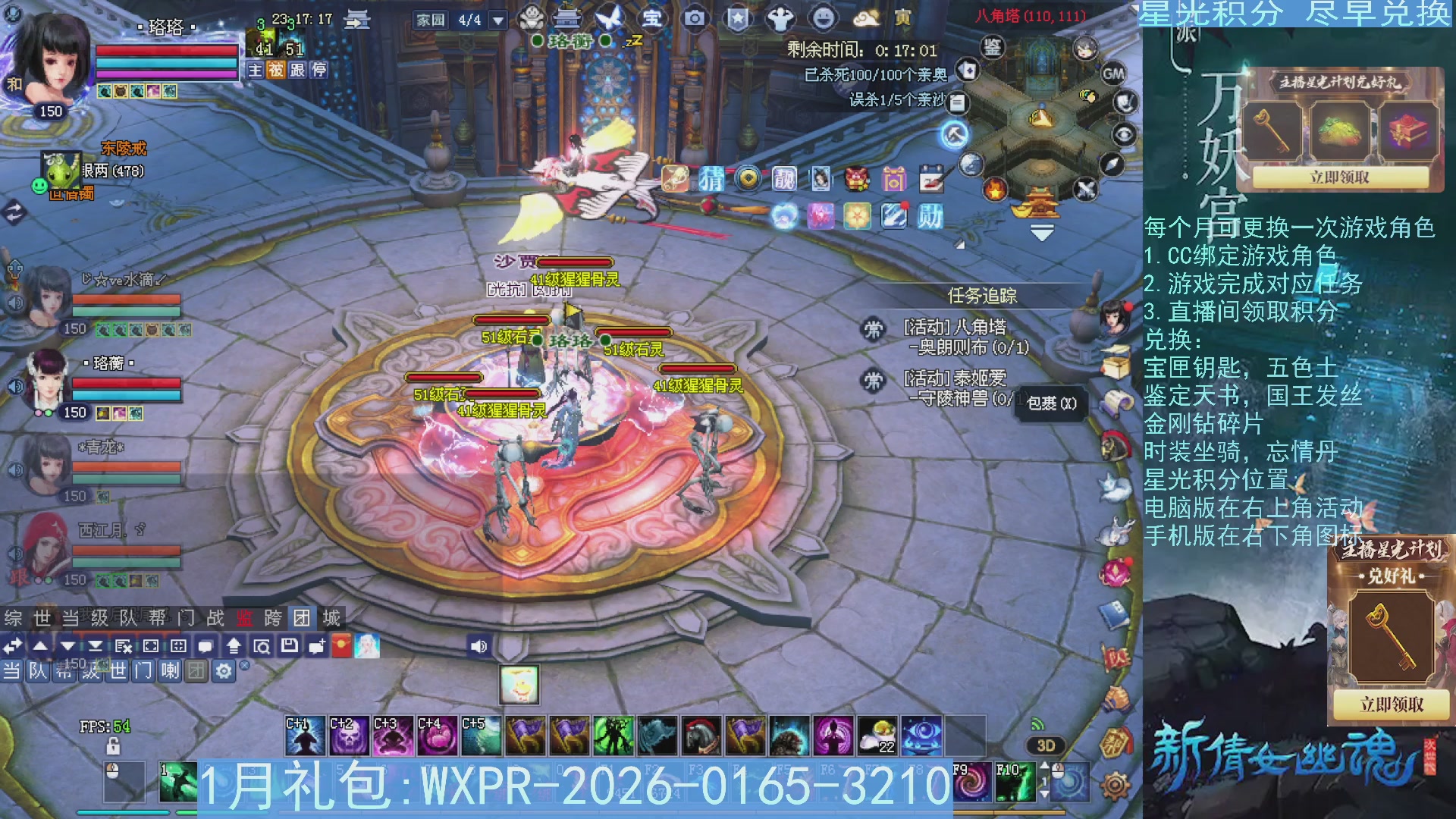This screenshot has width=1456, height=819.
Task: Open the chat settings gear icon
Action: [x=224, y=670]
